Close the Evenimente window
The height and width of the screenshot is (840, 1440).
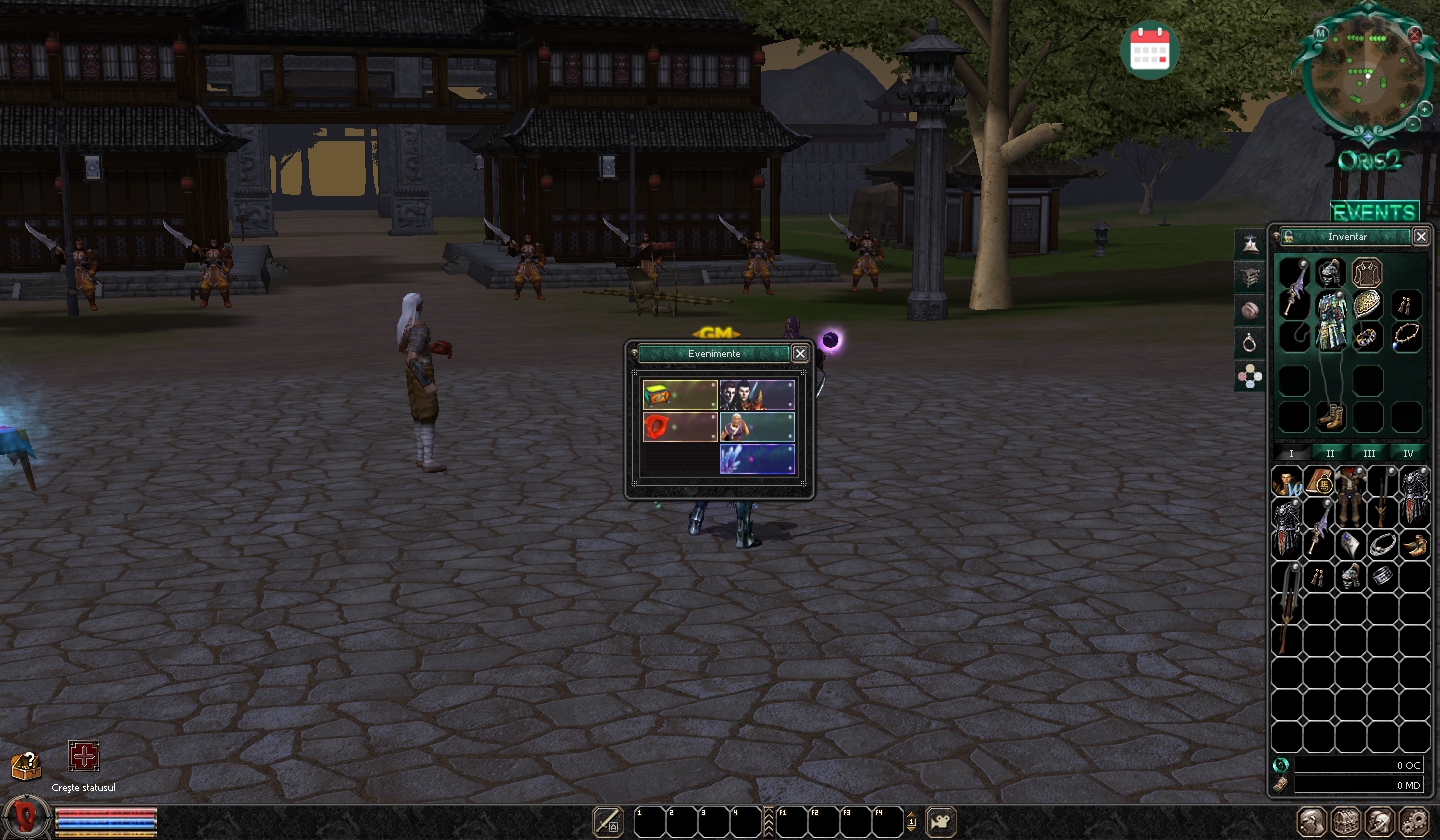pyautogui.click(x=800, y=353)
